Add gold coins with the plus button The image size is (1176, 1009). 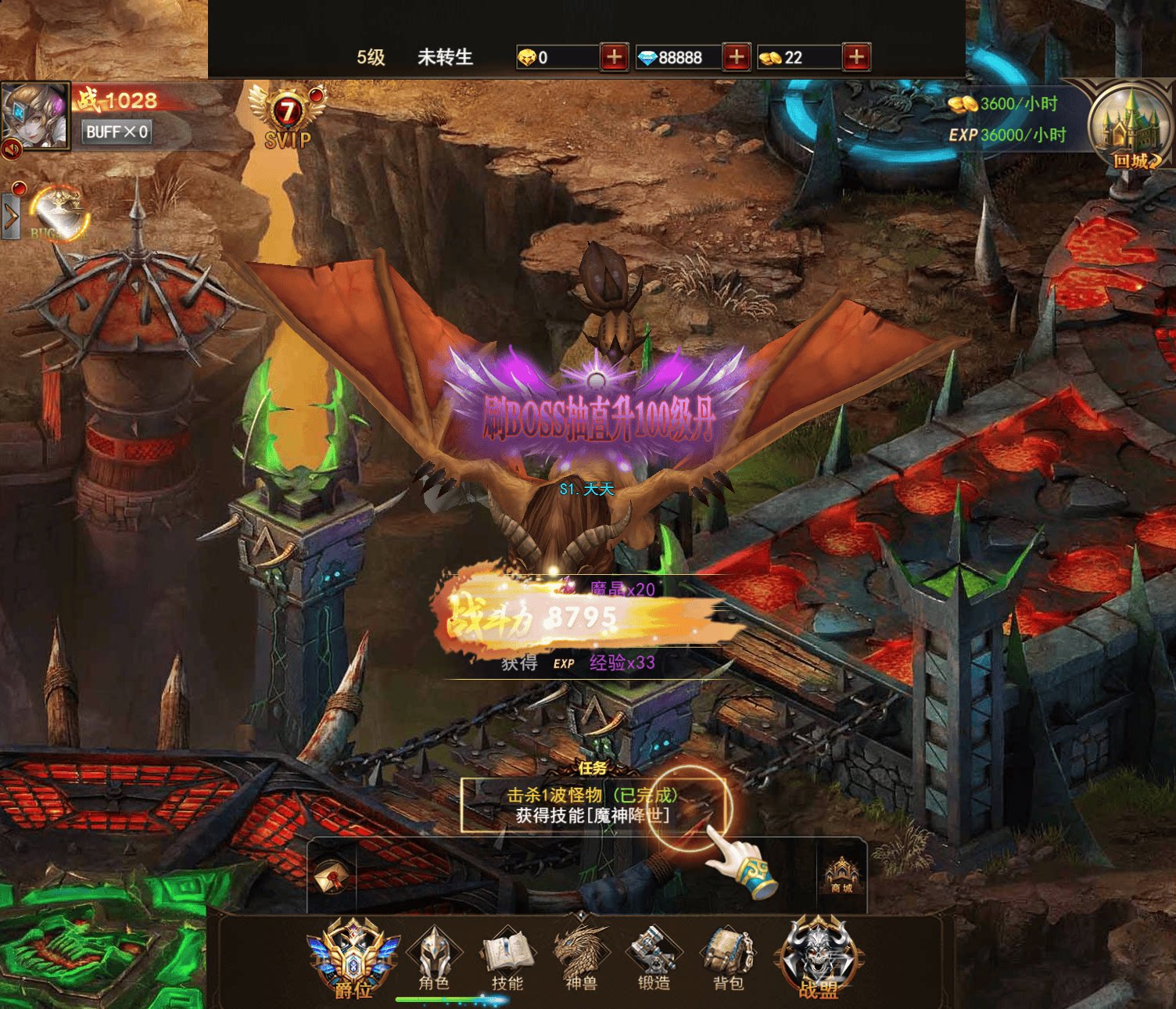pos(856,57)
